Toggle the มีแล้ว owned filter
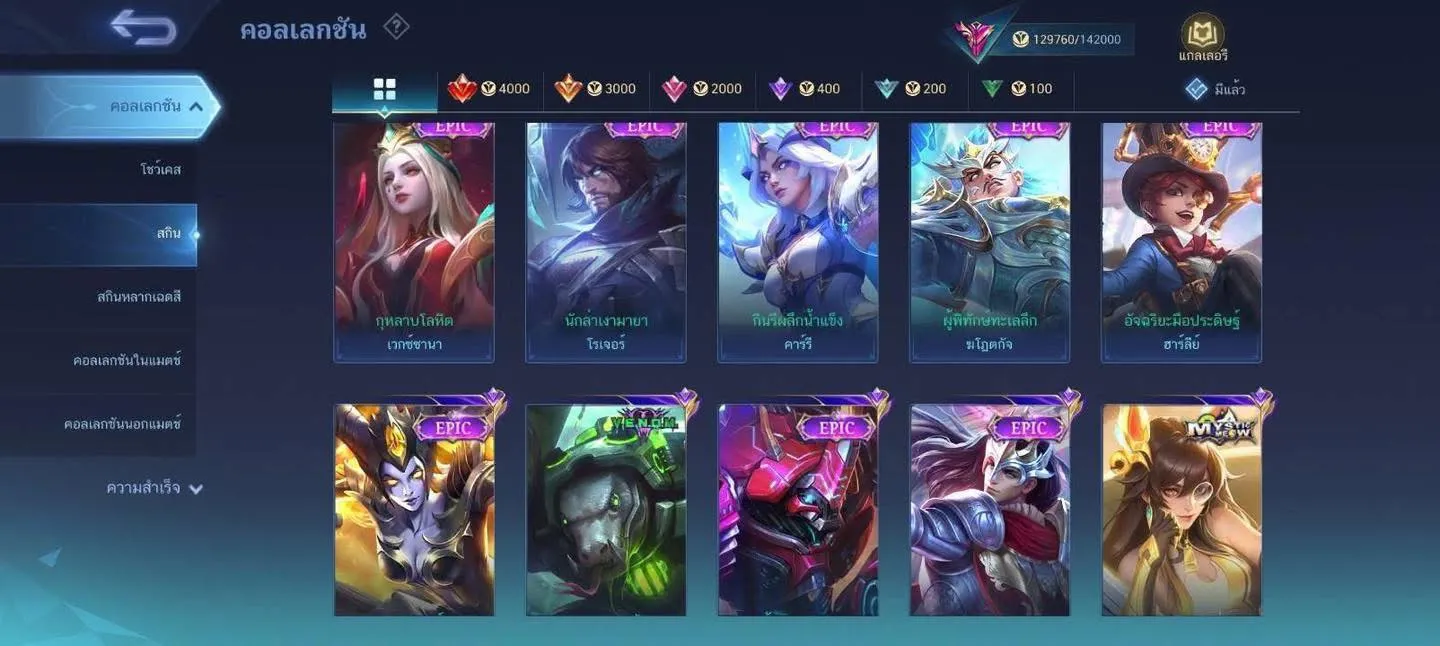The height and width of the screenshot is (646, 1440). click(1215, 90)
